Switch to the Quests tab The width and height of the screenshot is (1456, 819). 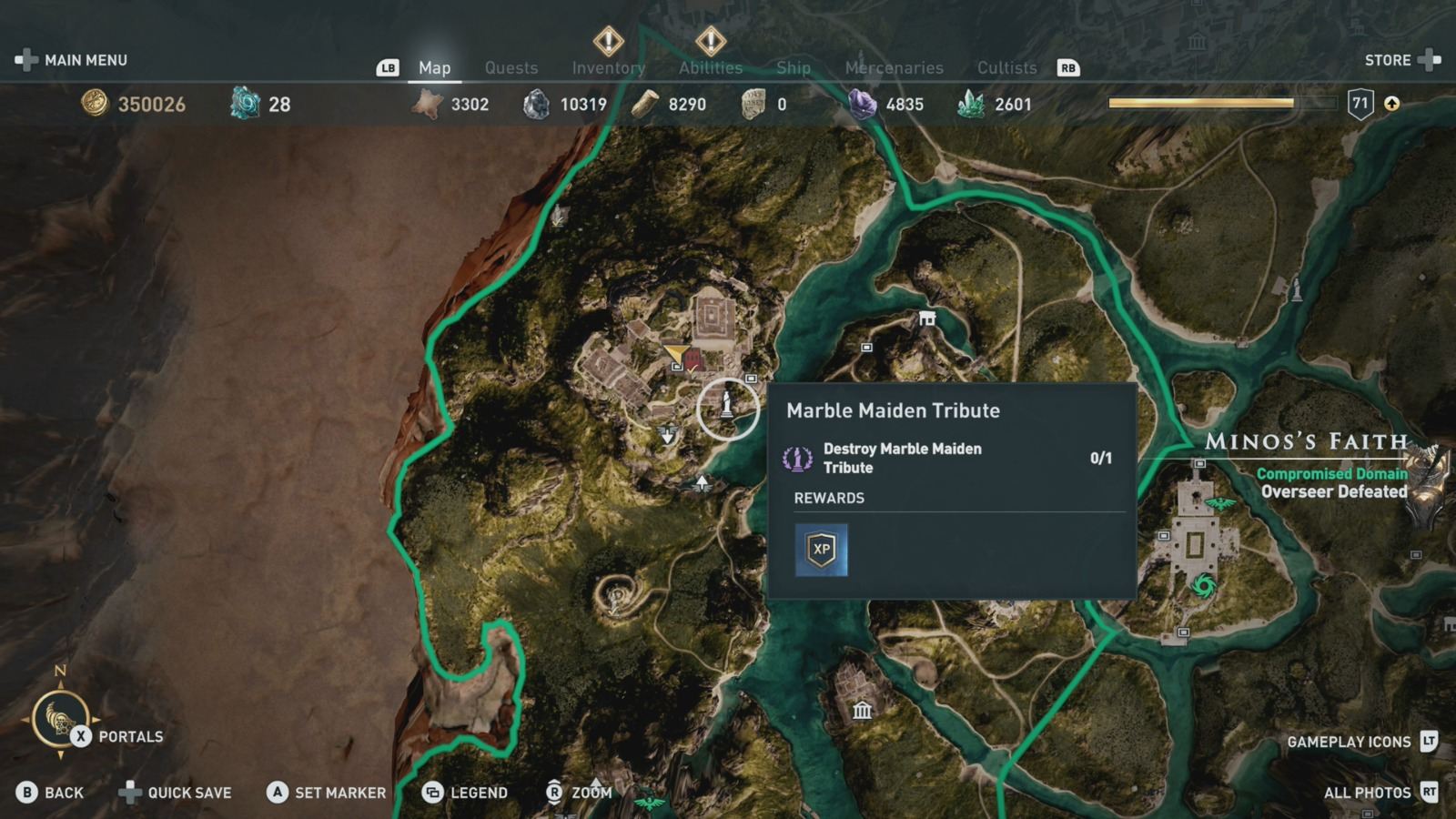(x=511, y=67)
